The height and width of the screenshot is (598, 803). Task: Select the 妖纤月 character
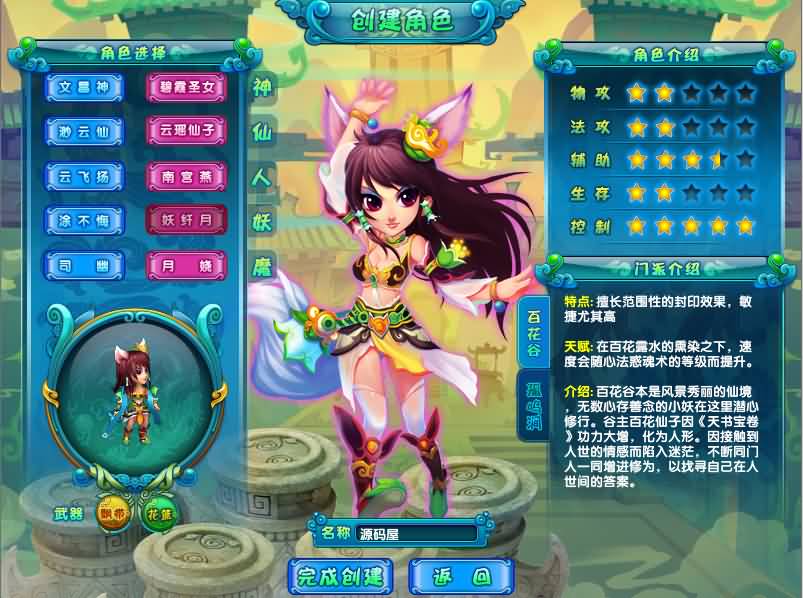tap(187, 220)
